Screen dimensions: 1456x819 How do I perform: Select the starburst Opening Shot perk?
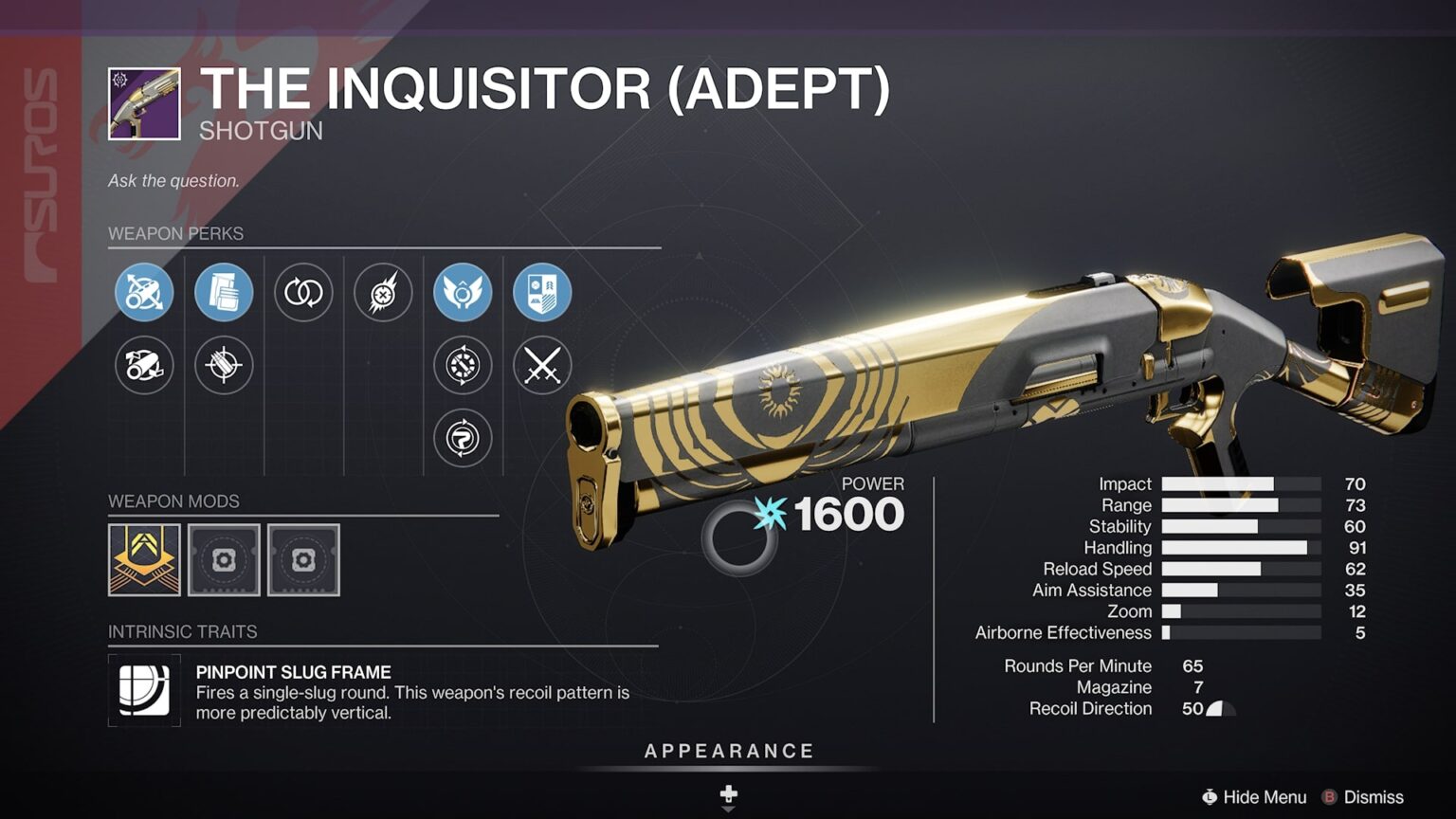[x=383, y=292]
